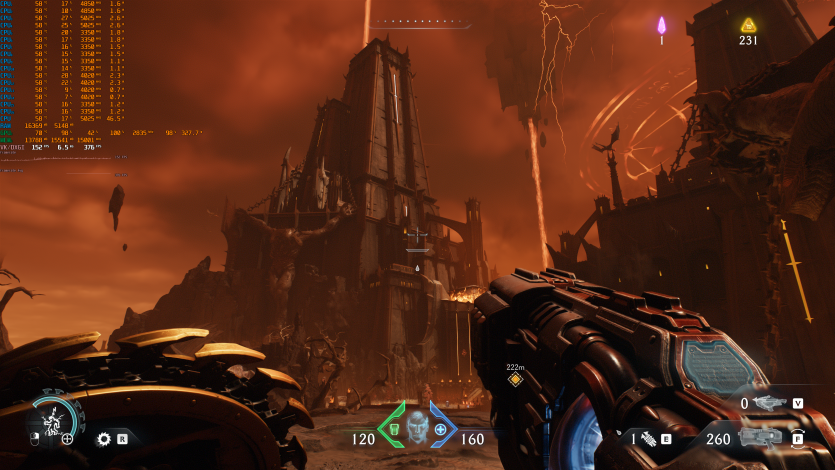Screen dimensions: 835x470
Task: Choose the upper secondary weapon icon
Action: [x=768, y=403]
